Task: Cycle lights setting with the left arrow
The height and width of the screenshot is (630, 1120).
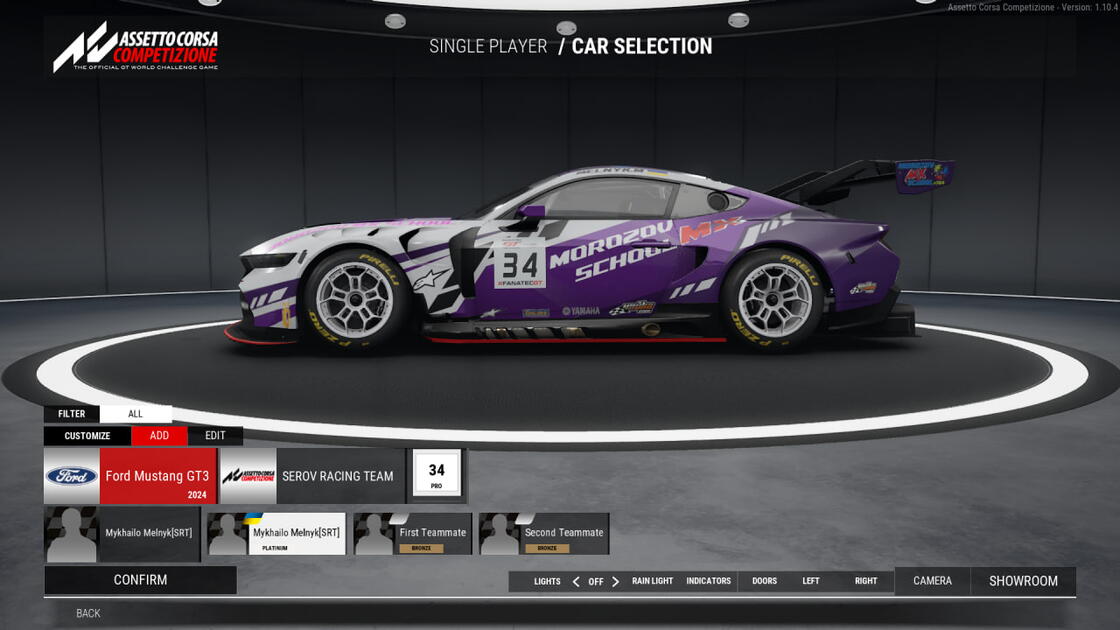Action: tap(576, 581)
